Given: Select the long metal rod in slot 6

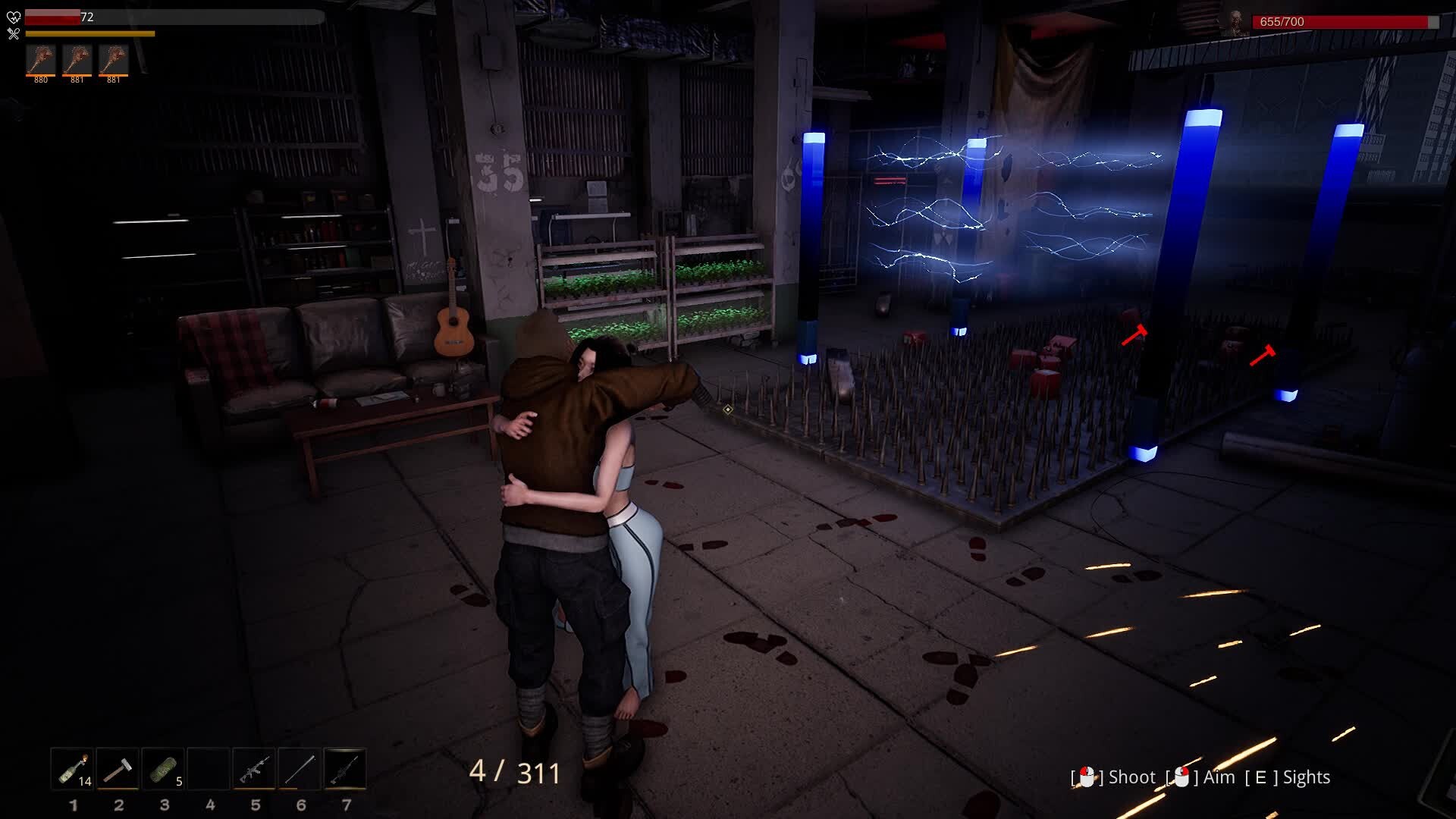Looking at the screenshot, I should 300,769.
